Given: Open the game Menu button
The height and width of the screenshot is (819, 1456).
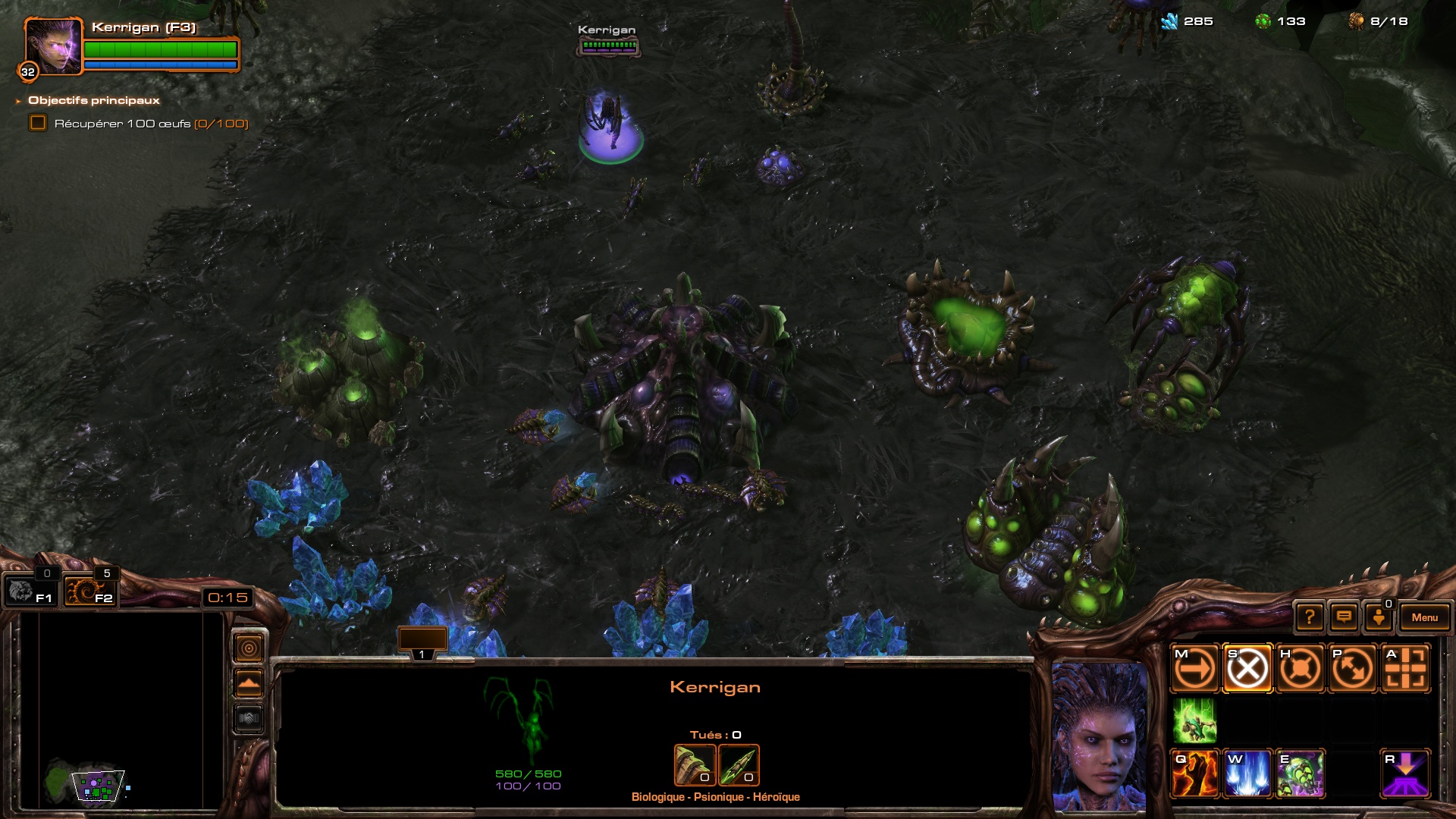Looking at the screenshot, I should (1424, 617).
